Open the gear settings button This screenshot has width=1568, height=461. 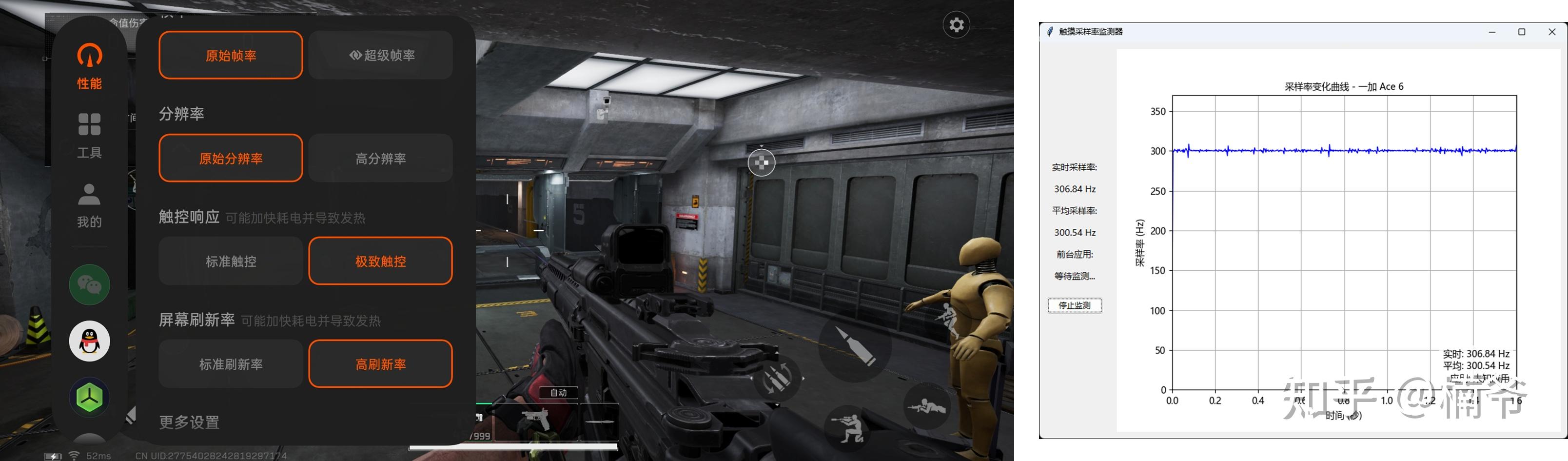point(956,25)
